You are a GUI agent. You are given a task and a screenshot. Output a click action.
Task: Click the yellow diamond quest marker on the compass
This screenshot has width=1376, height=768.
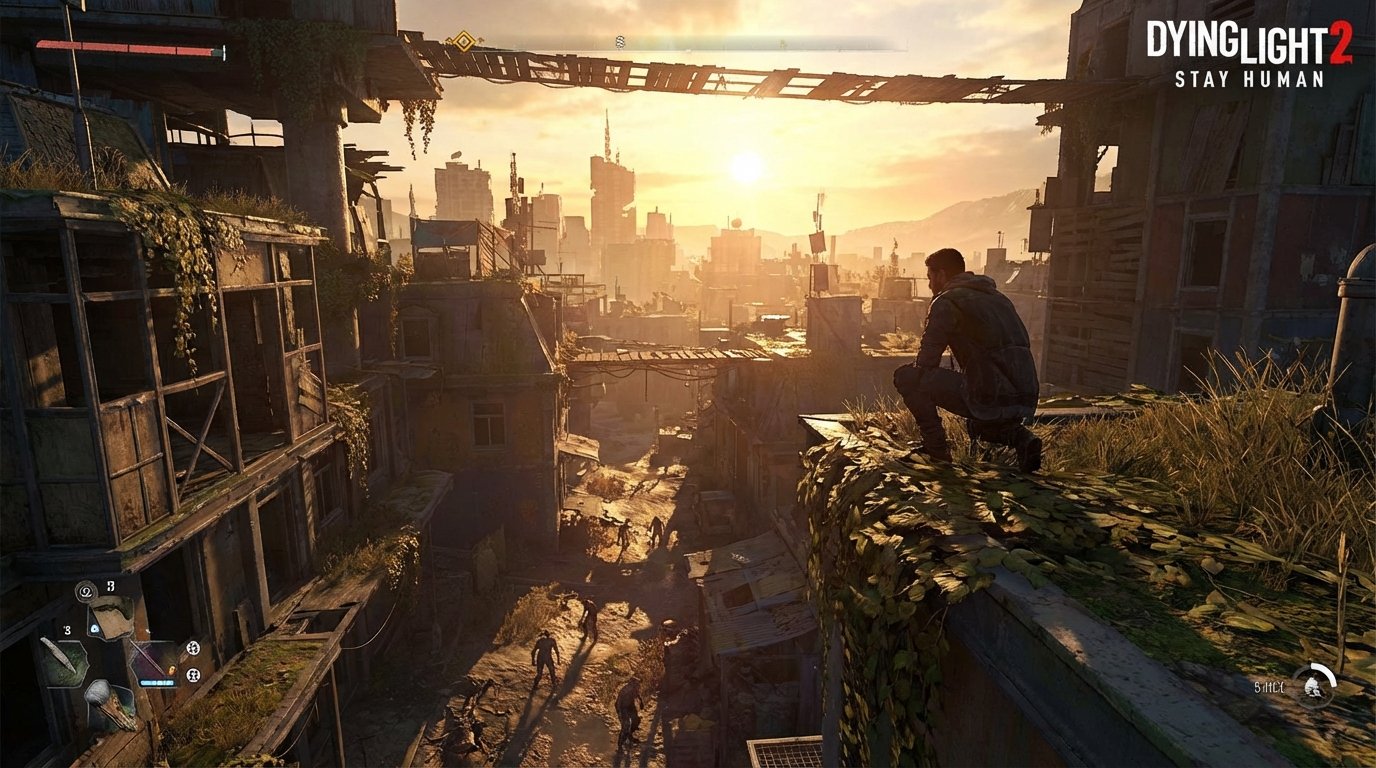[463, 42]
